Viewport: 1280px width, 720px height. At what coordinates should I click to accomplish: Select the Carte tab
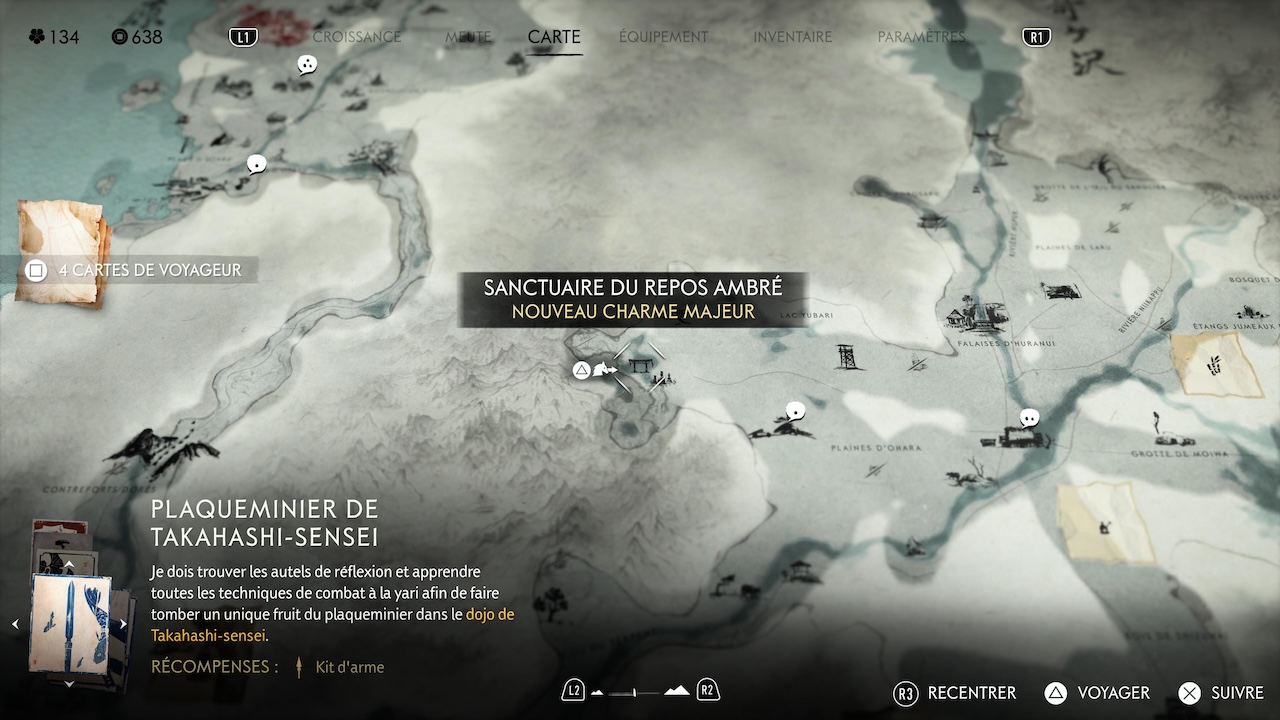554,37
